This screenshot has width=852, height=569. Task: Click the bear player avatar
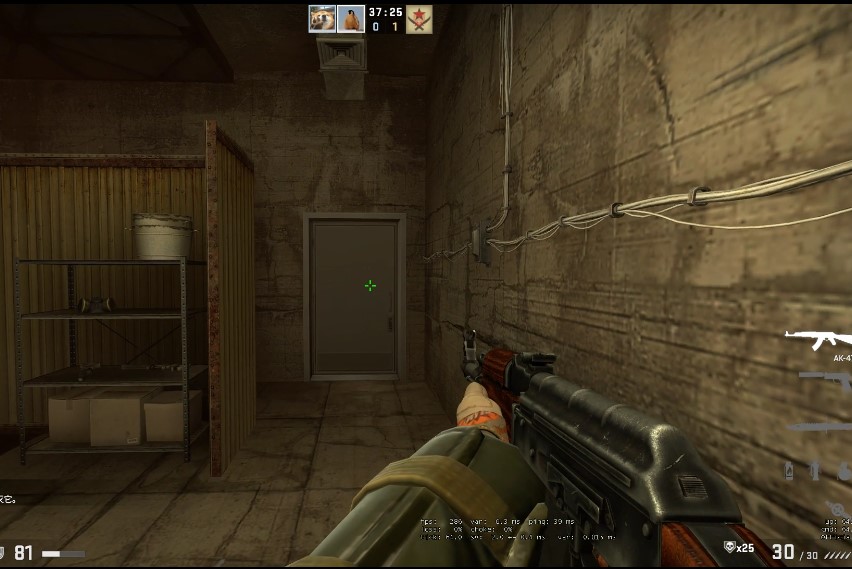[322, 18]
